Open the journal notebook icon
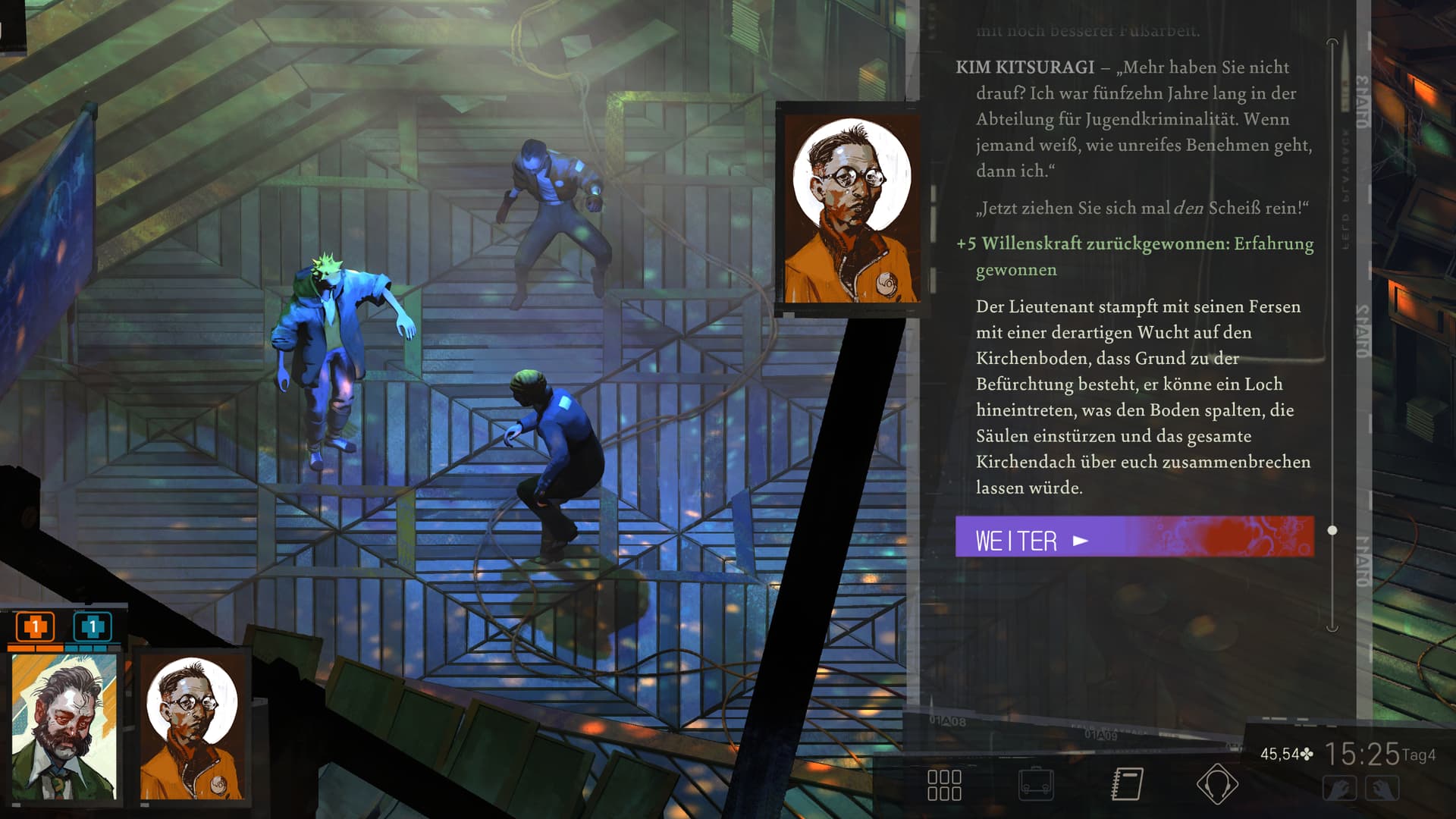Screen dimensions: 1456x819 [1127, 784]
